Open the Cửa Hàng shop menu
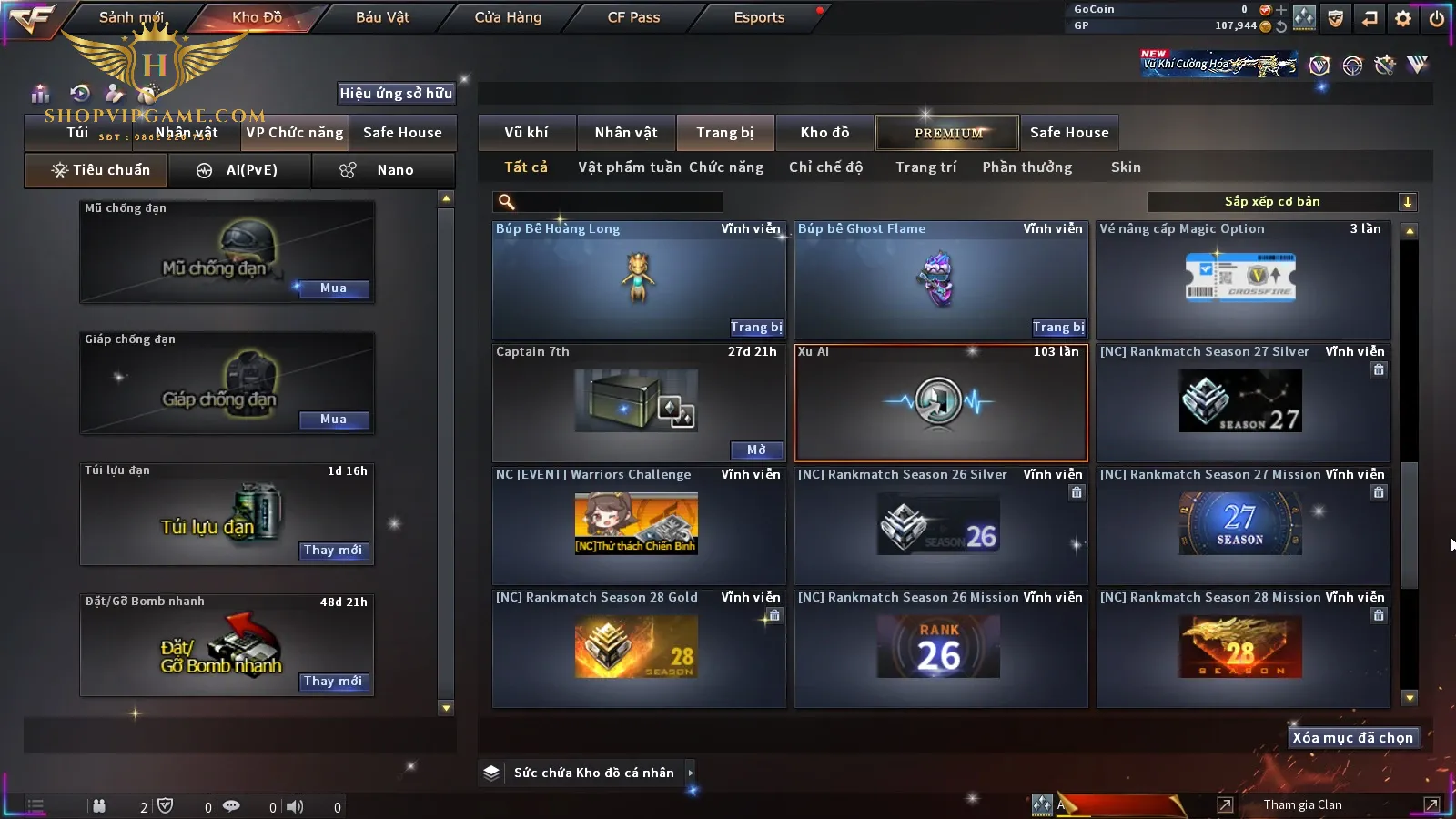The width and height of the screenshot is (1456, 819). click(x=508, y=17)
